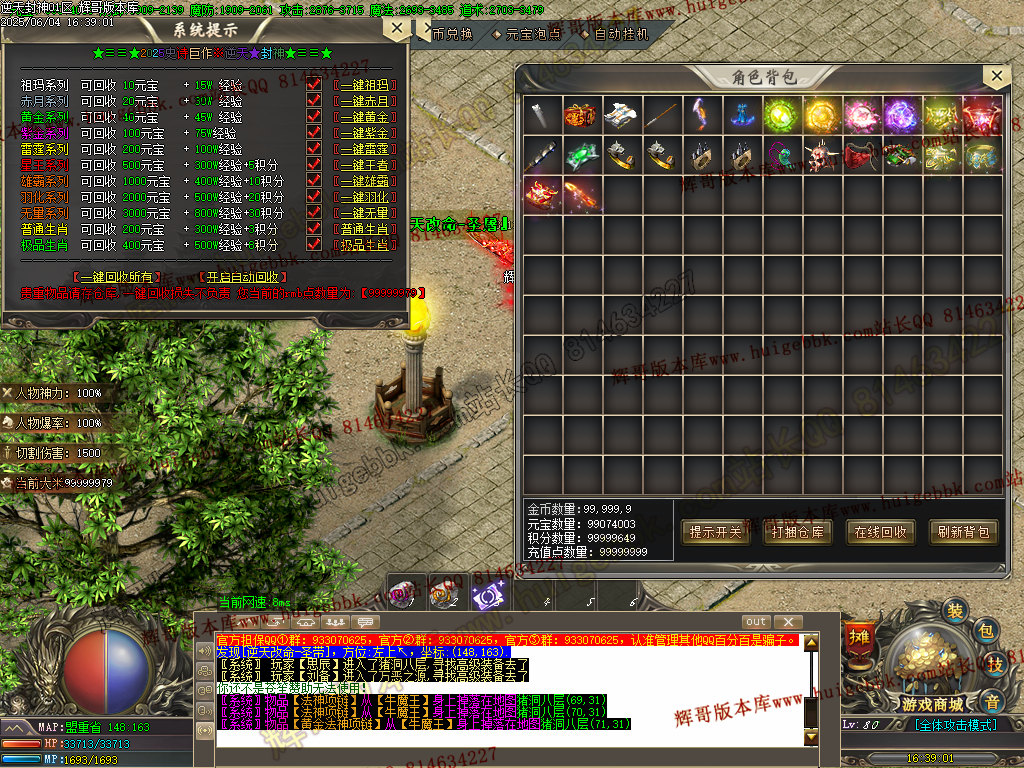Click the chat window's out button
The image size is (1024, 768).
(756, 622)
